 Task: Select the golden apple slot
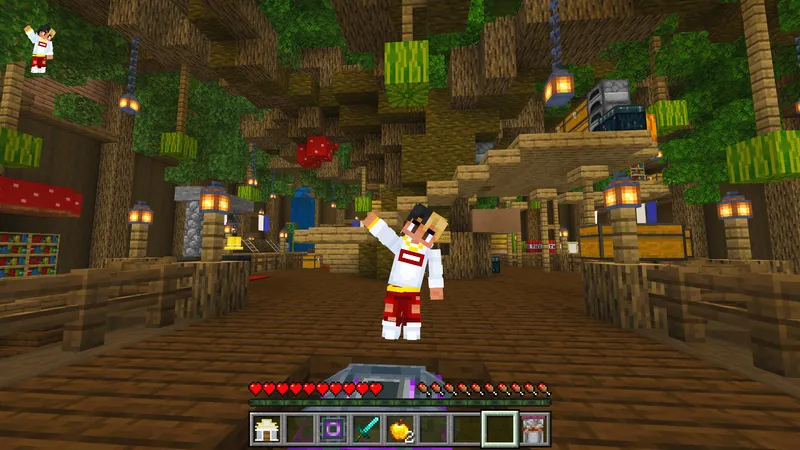(399, 429)
